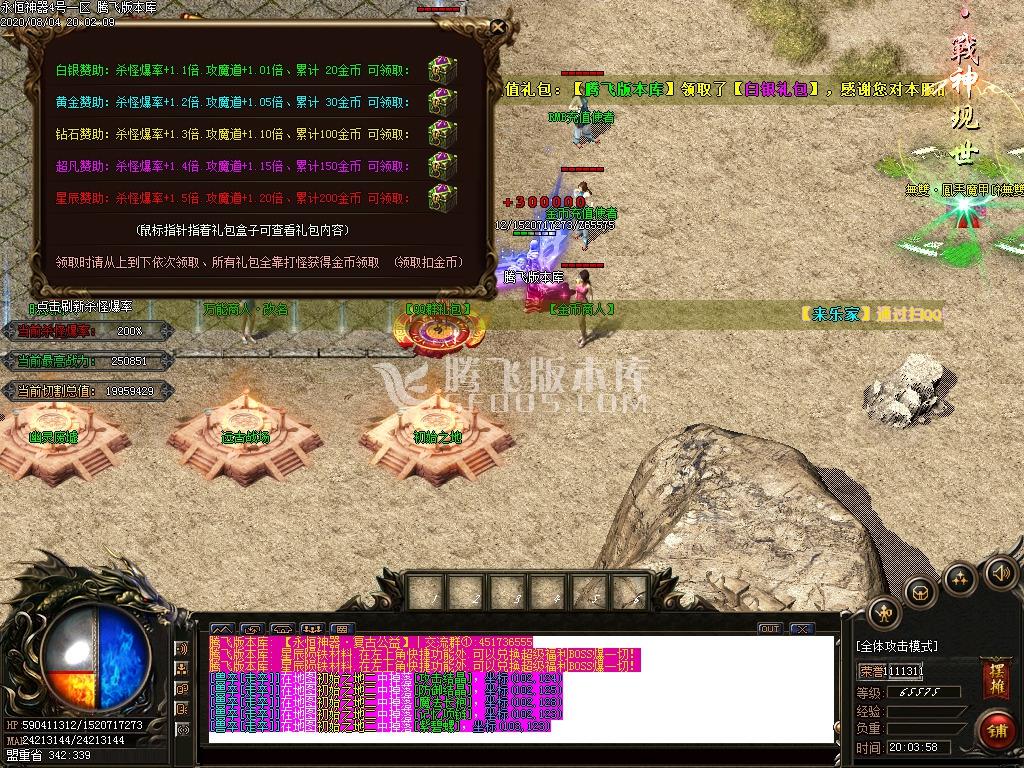The width and height of the screenshot is (1024, 768).
Task: Switch the 全体攻击模式 attack mode
Action: [897, 647]
